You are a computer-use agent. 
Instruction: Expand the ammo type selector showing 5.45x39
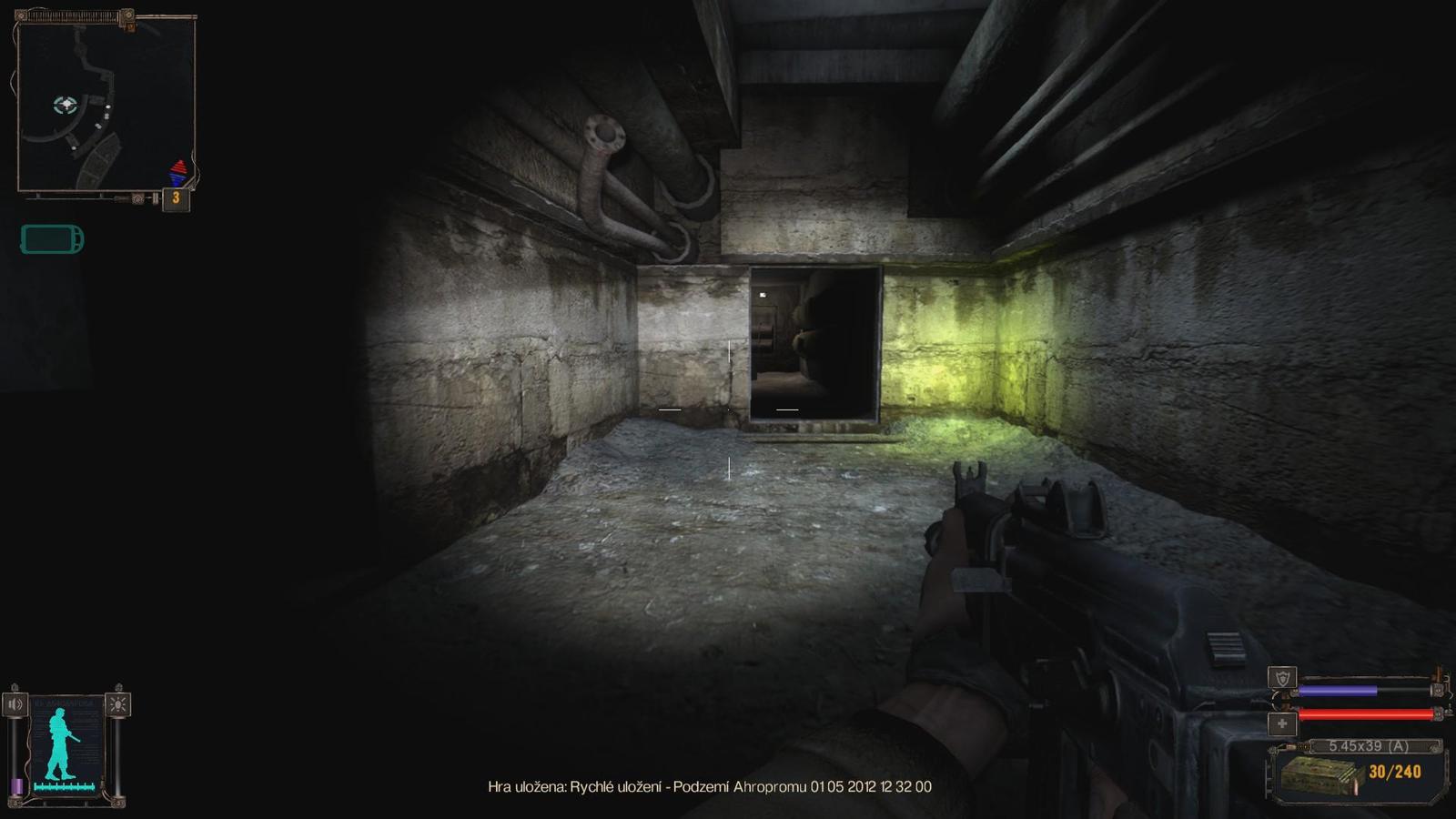1370,746
